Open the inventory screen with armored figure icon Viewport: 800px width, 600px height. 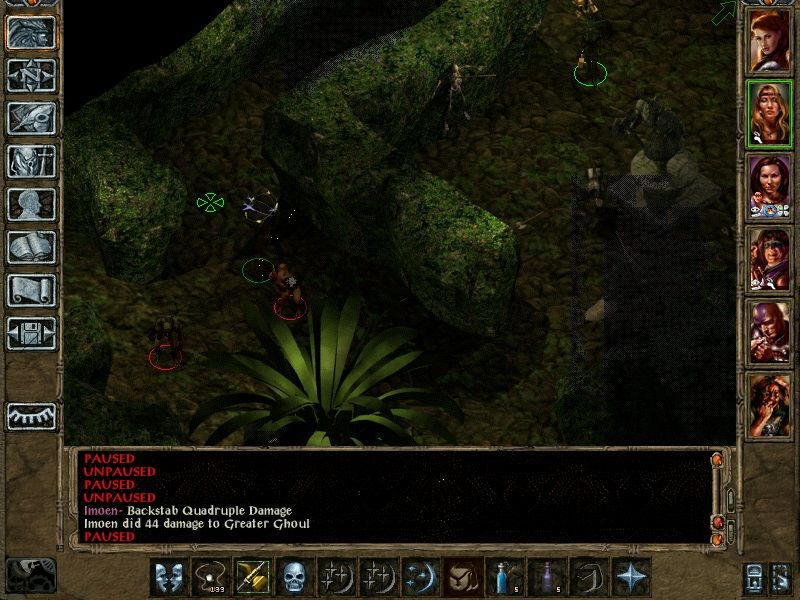[31, 161]
